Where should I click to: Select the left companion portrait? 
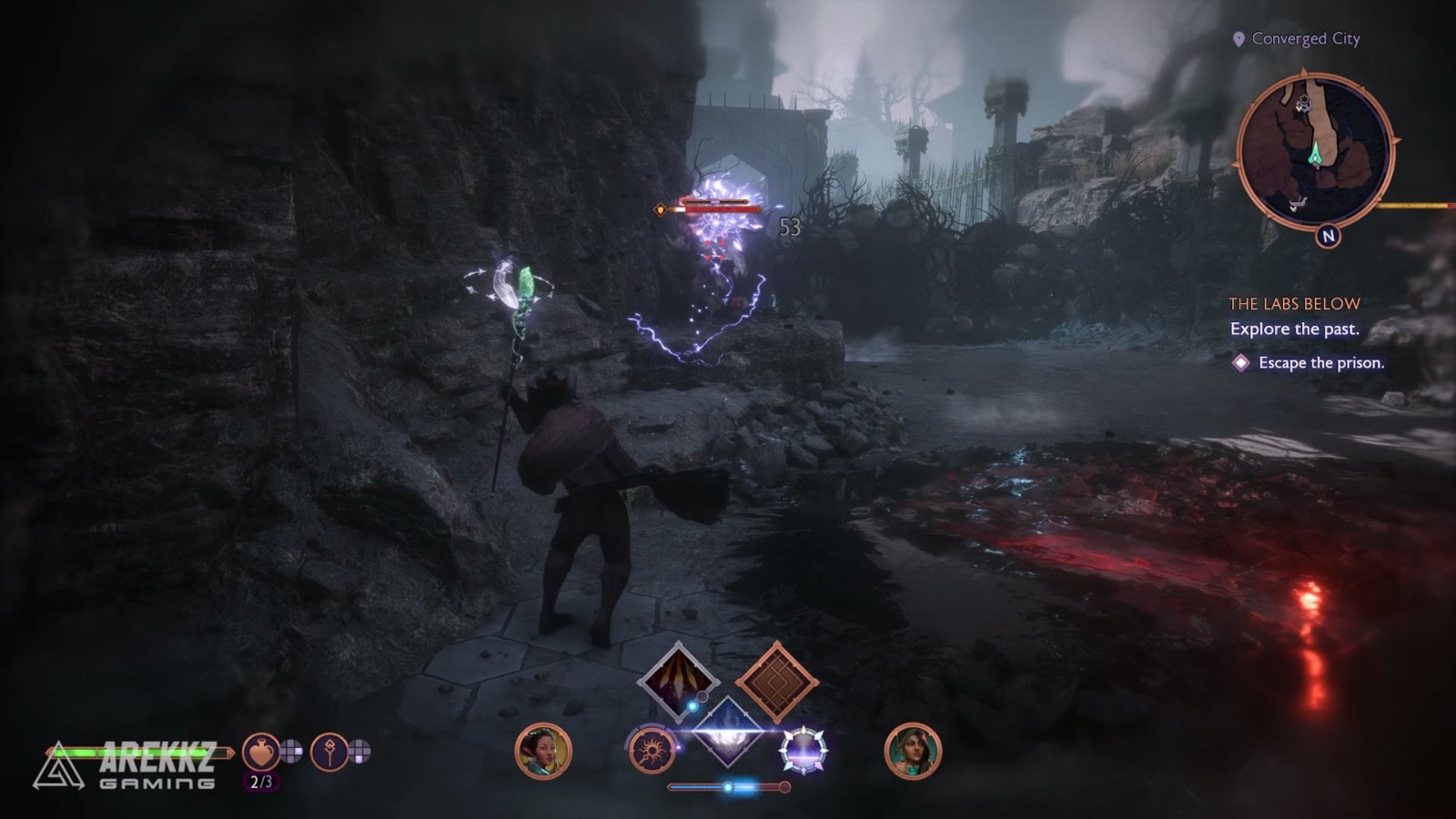tap(543, 752)
